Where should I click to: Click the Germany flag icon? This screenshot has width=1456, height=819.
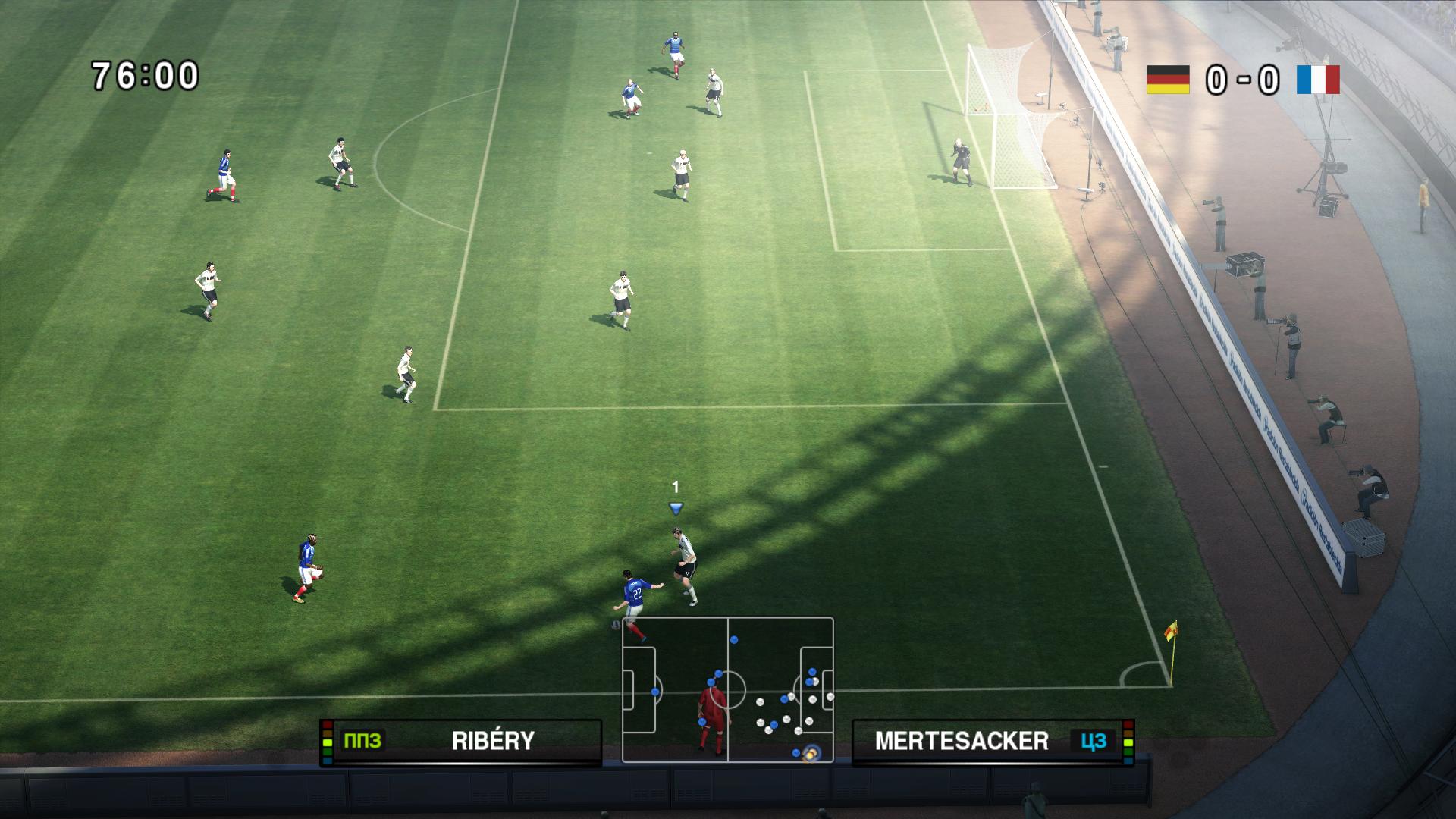coord(1168,79)
